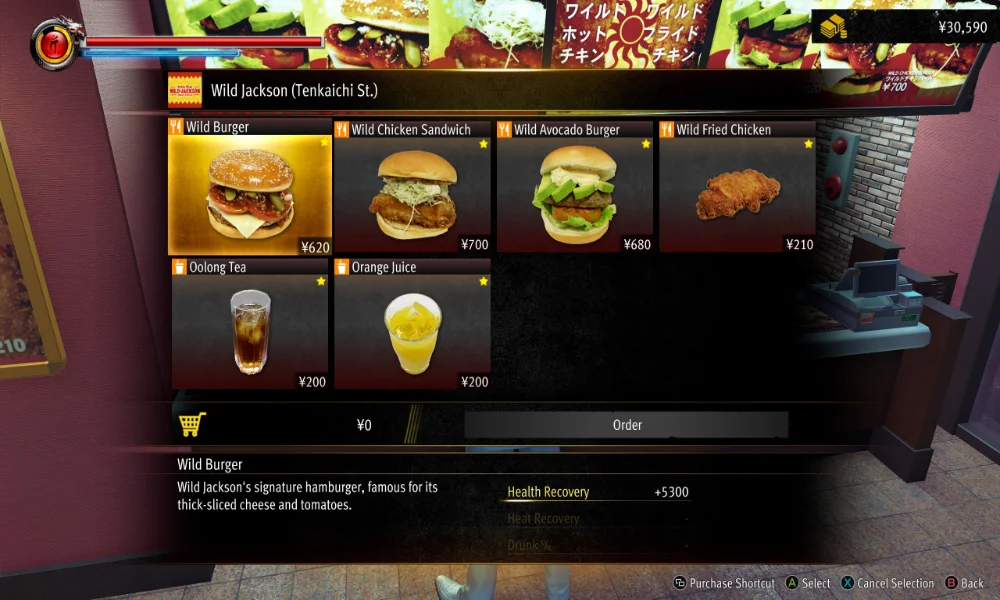Click the yellow shopping cart icon
The width and height of the screenshot is (1000, 600).
(192, 425)
